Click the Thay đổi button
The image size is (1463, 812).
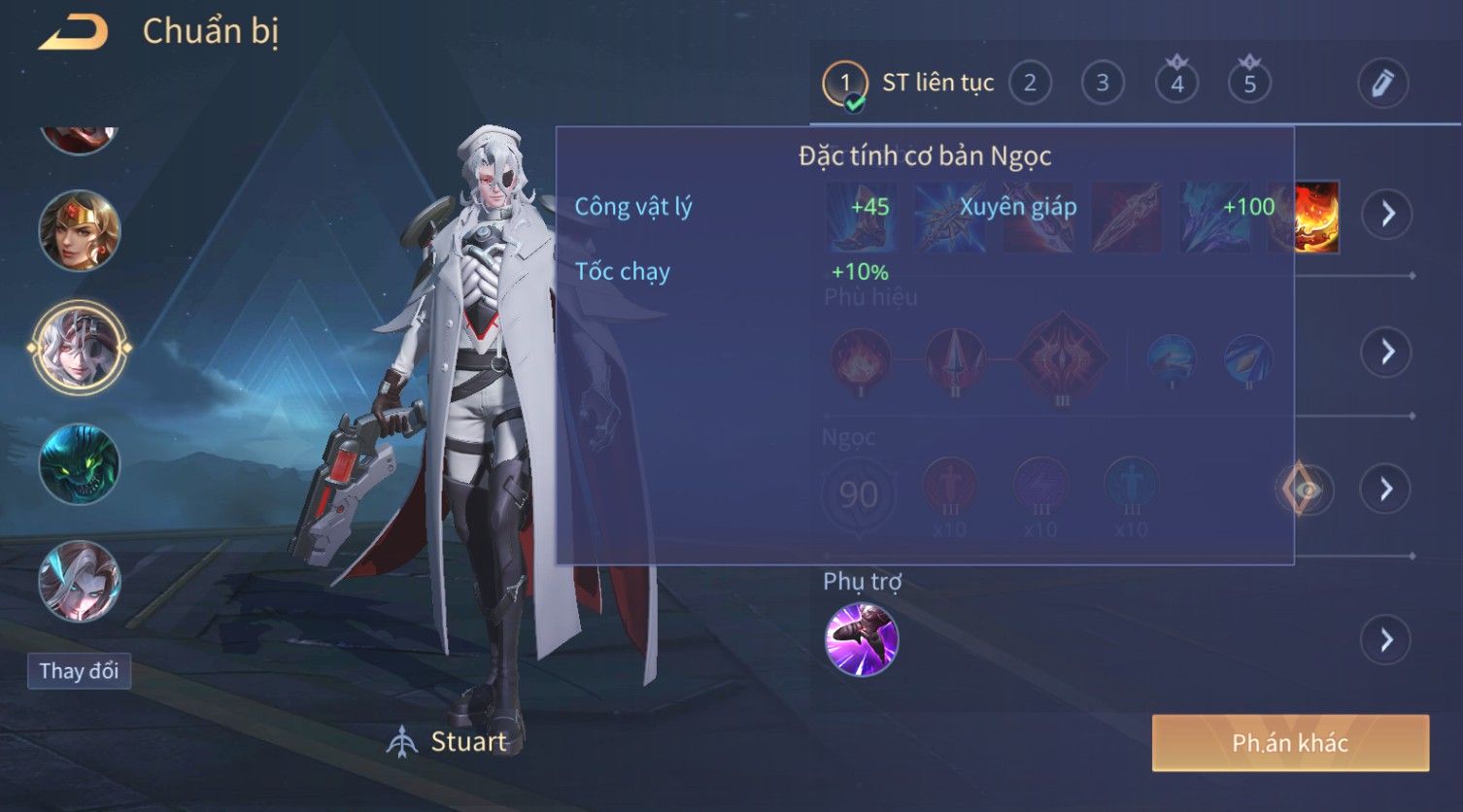point(79,671)
